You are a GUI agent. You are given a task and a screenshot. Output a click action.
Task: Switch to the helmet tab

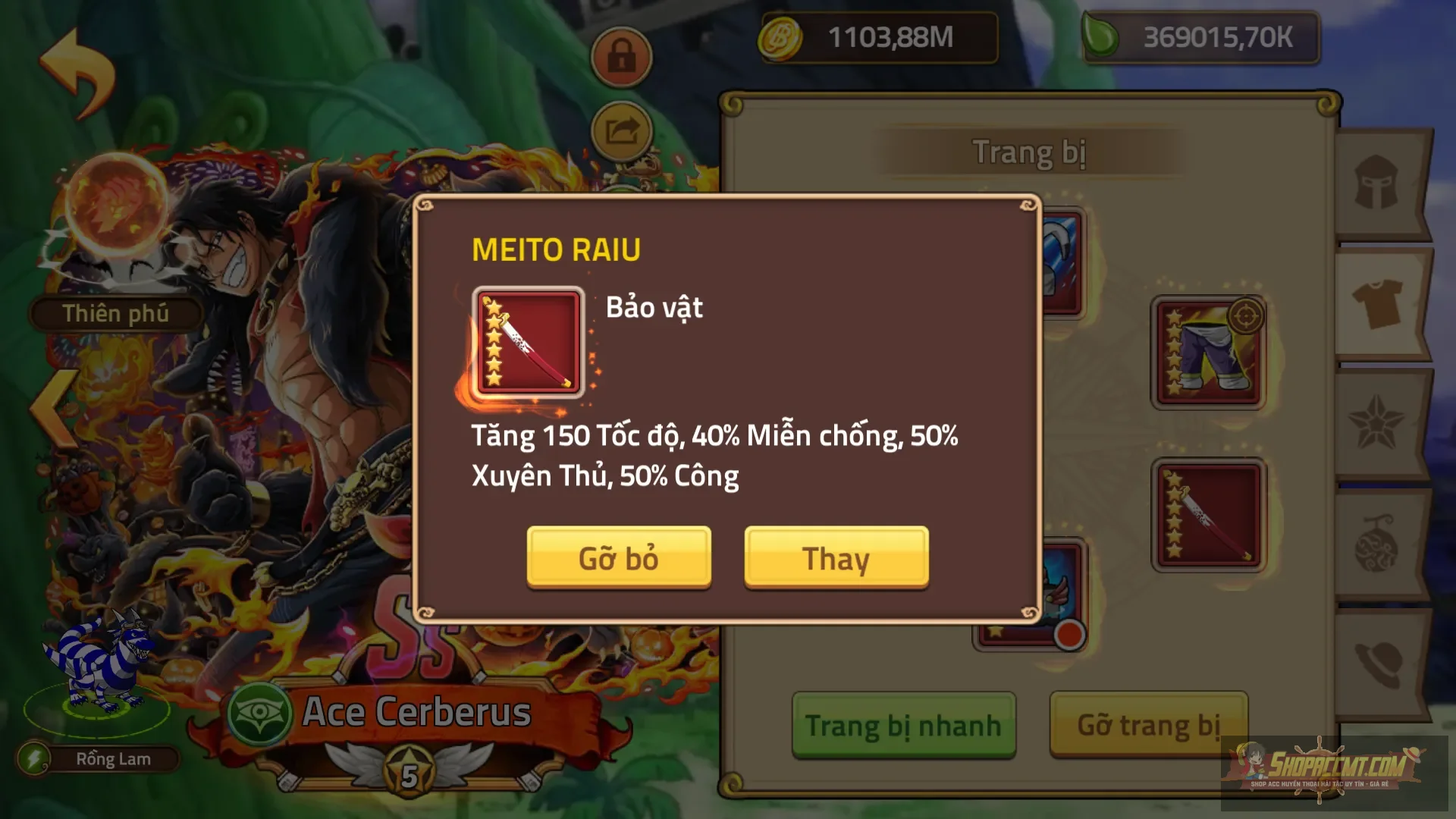pos(1376,183)
